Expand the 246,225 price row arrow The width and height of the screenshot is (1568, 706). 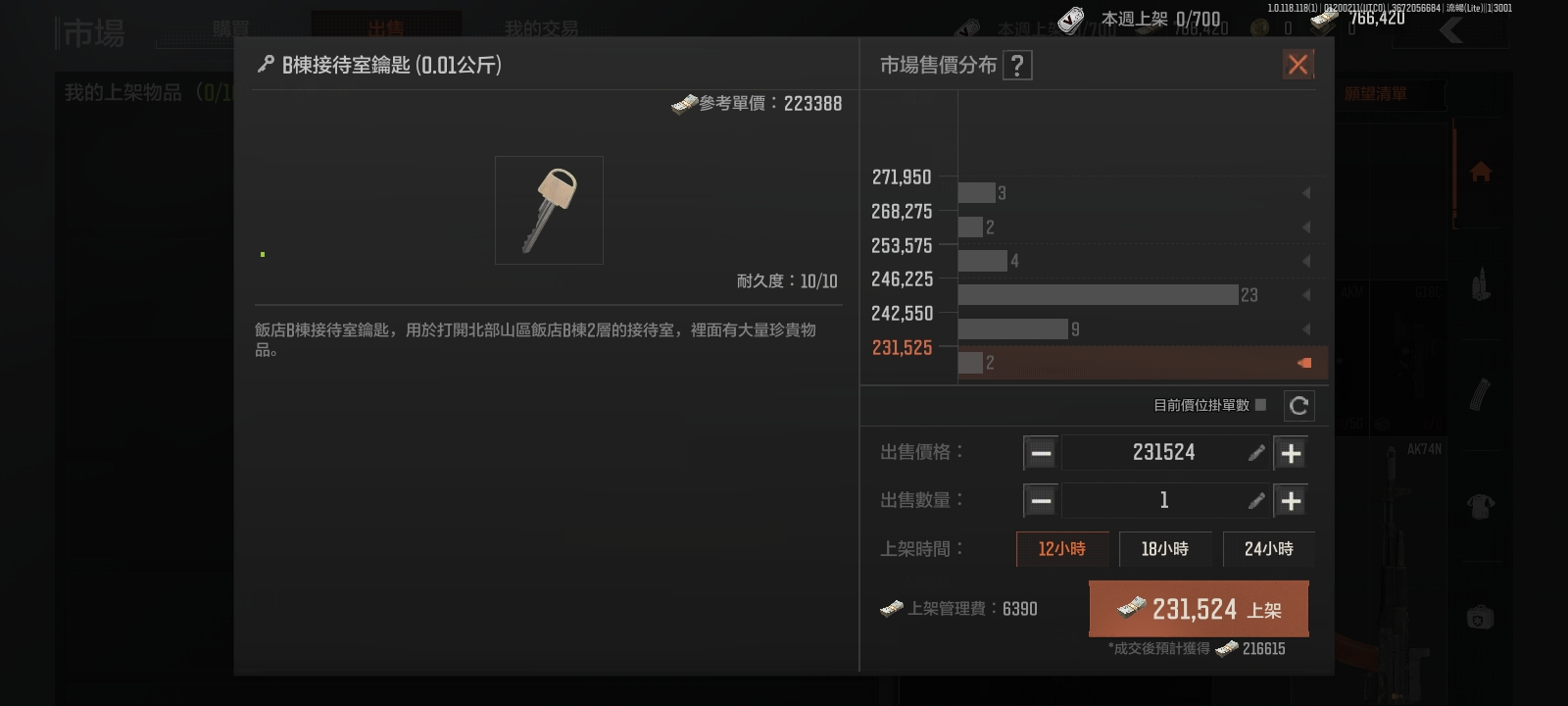click(1308, 294)
